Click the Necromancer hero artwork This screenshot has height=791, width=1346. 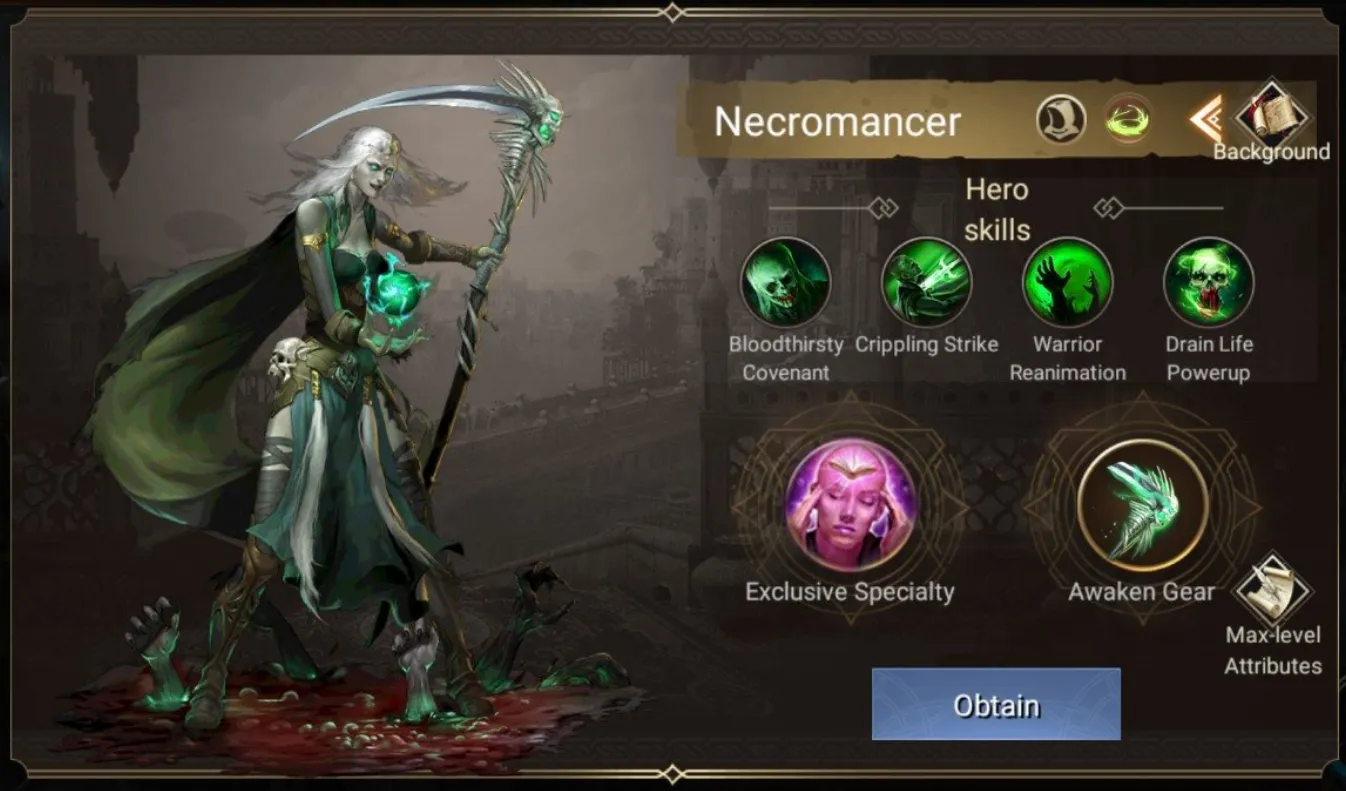330,400
